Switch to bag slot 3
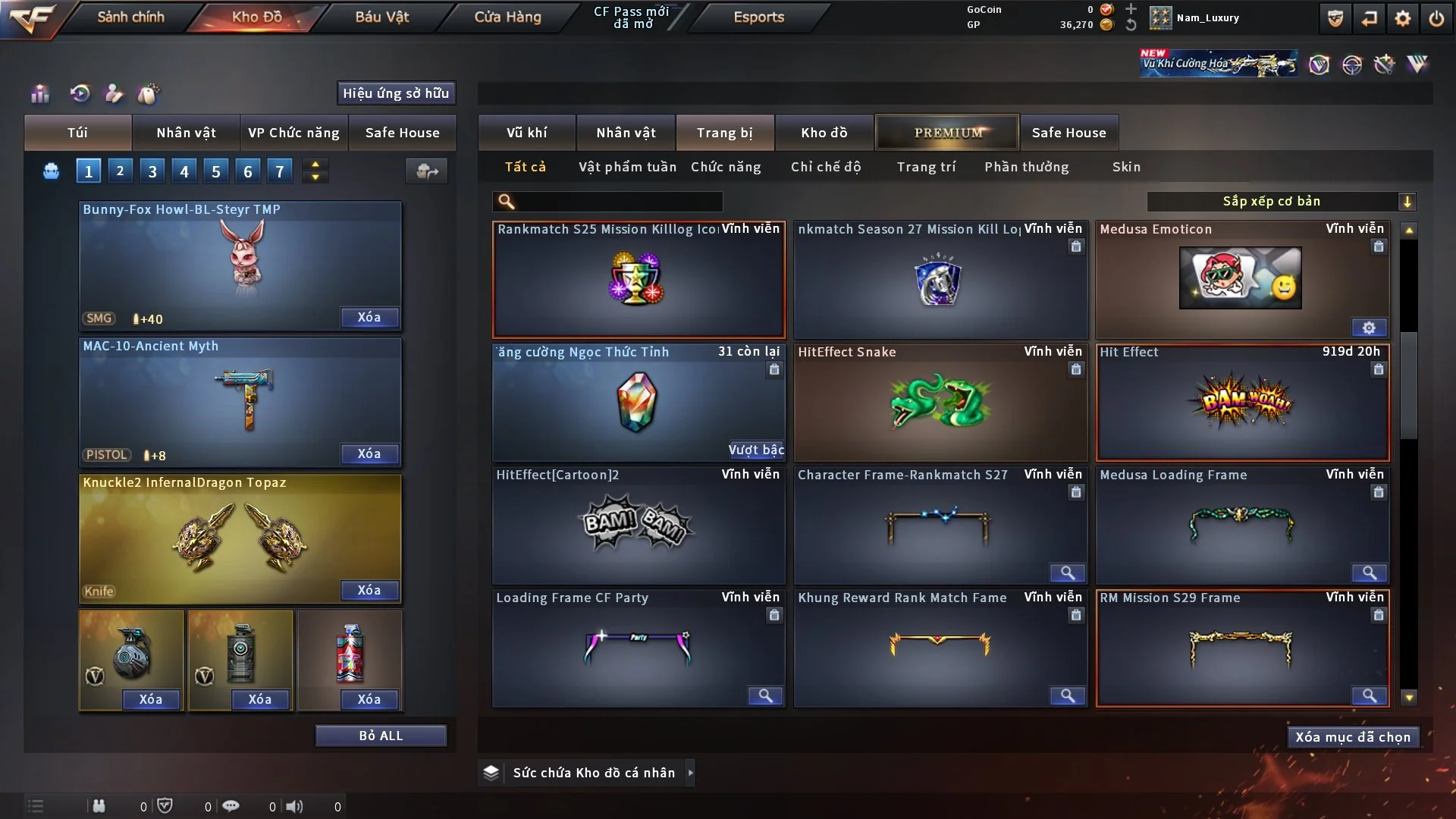 tap(152, 171)
